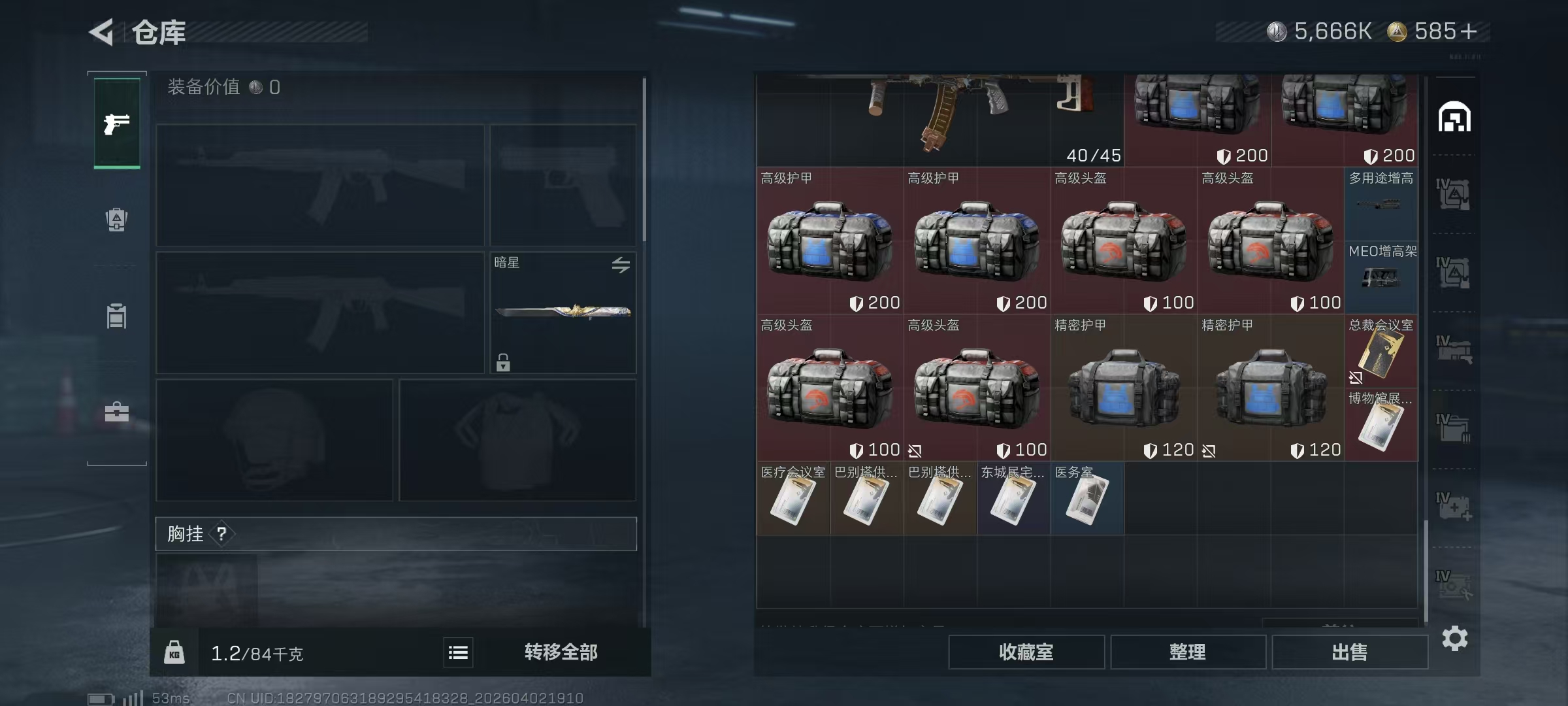Open the toolbox case tab
This screenshot has height=706, width=1568.
[117, 412]
